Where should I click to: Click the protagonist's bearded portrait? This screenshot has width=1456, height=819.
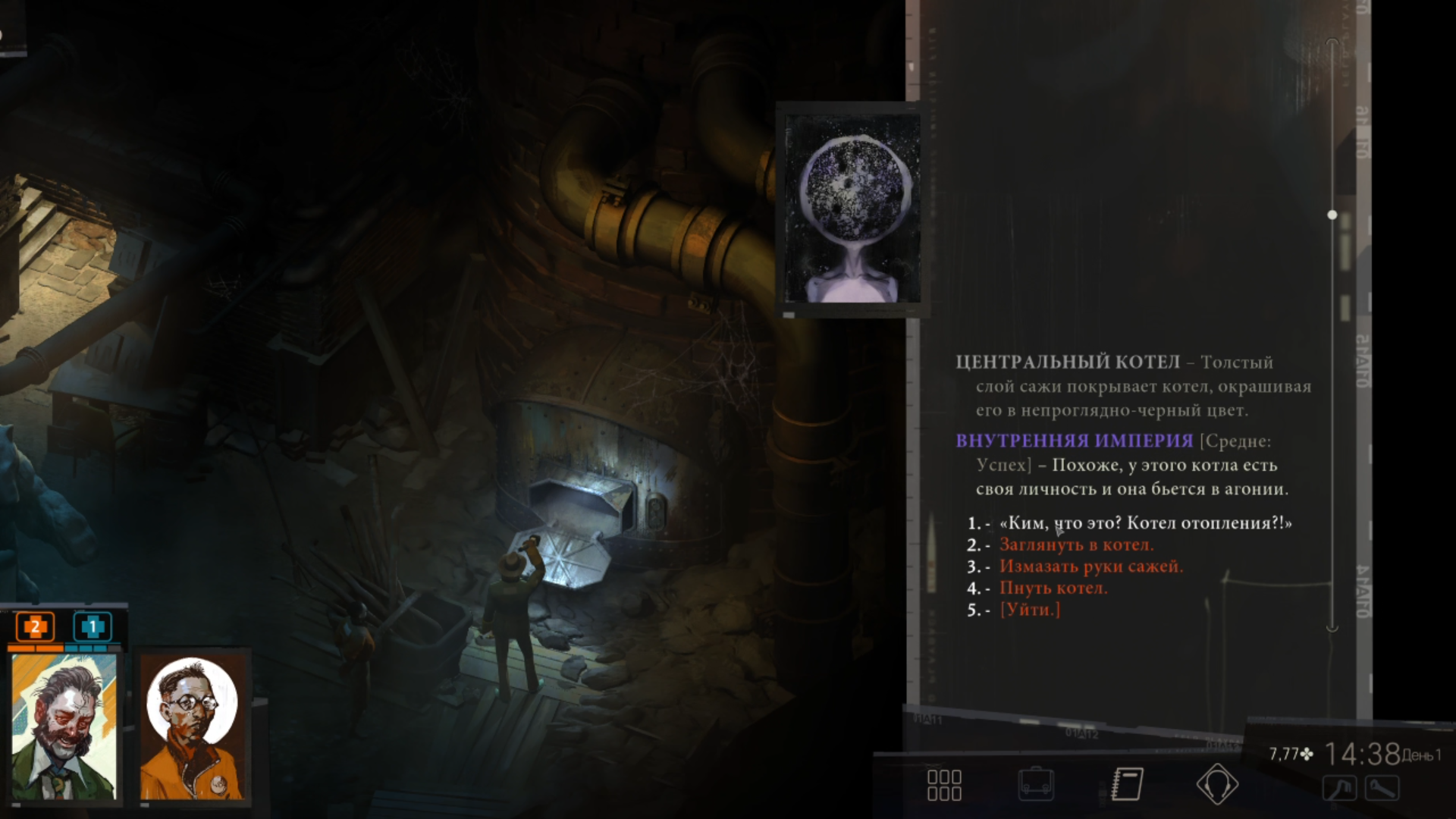(x=64, y=726)
